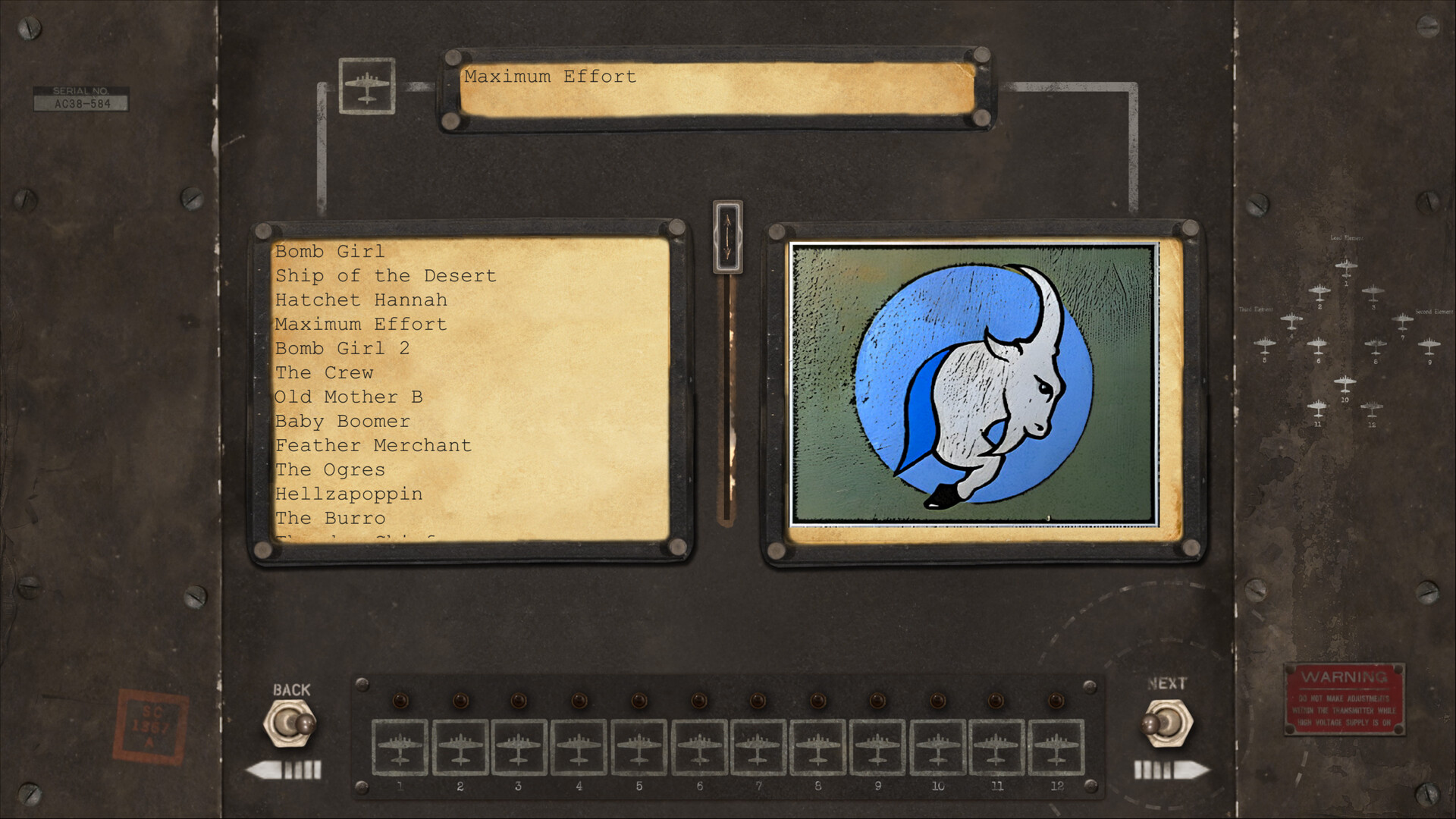This screenshot has width=1456, height=819.
Task: Click the B-17 silhouette beside the name plate
Action: 367,86
